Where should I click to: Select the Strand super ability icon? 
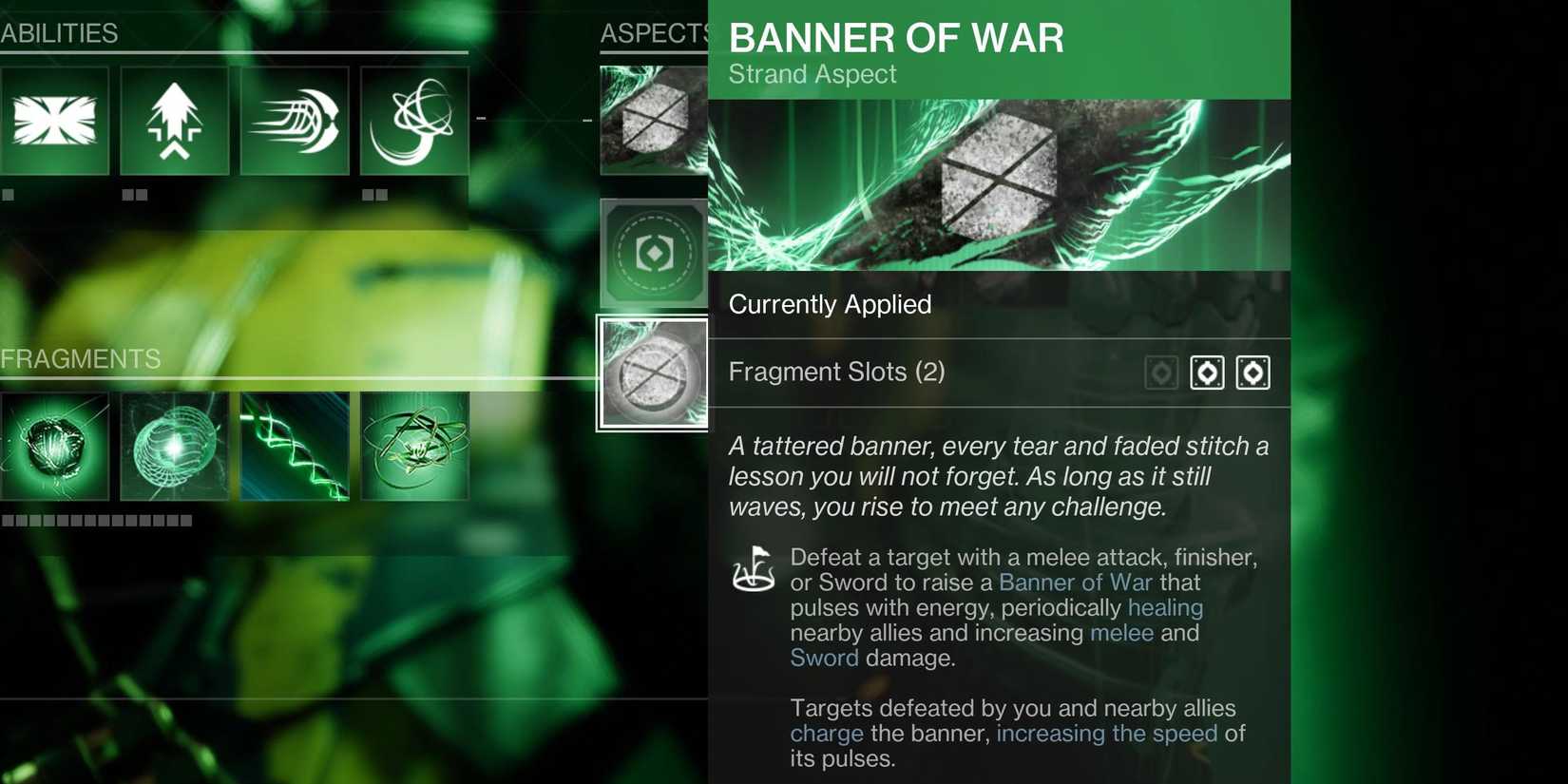click(54, 120)
